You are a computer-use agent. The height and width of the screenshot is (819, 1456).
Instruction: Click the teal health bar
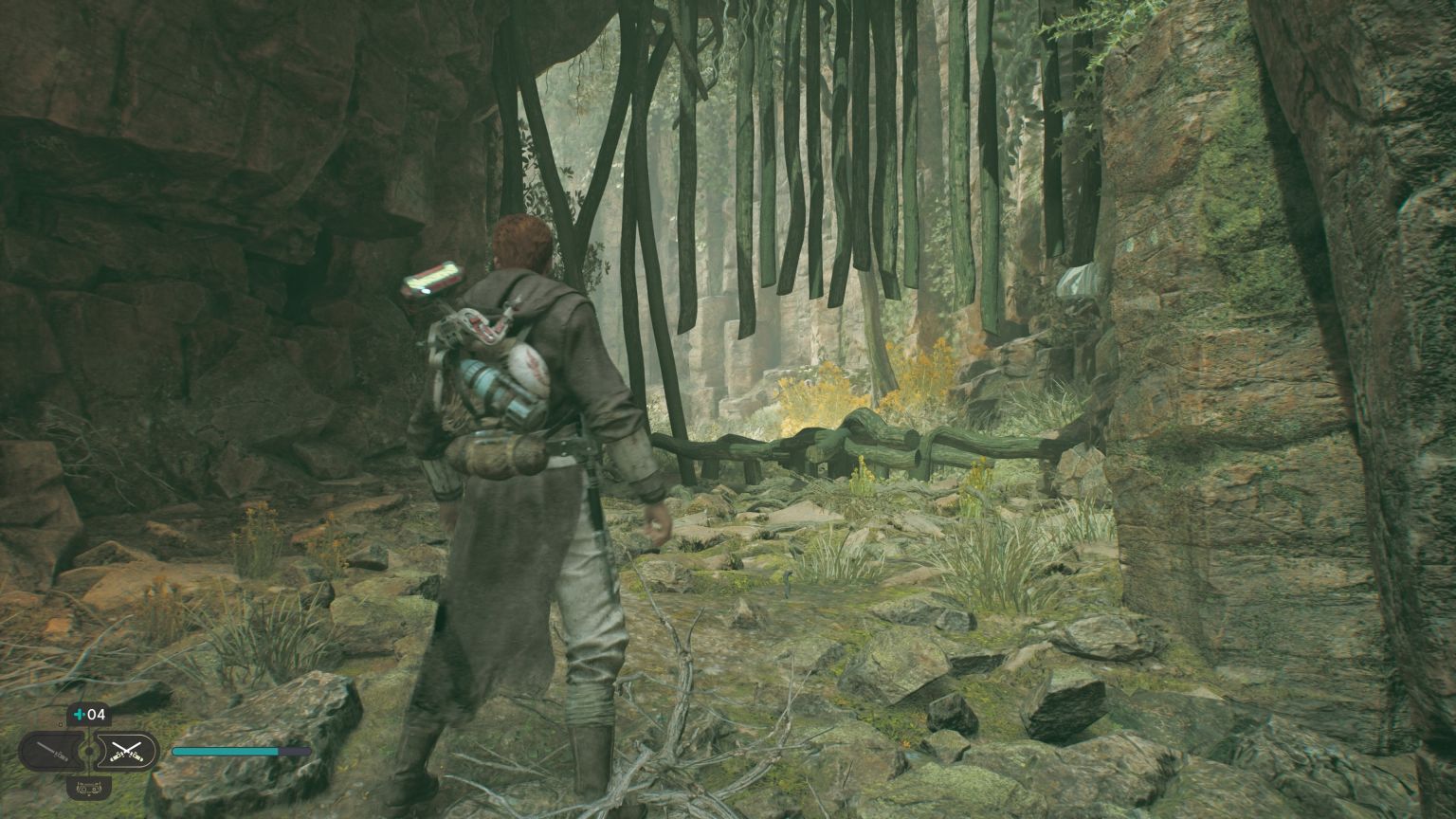pos(227,751)
